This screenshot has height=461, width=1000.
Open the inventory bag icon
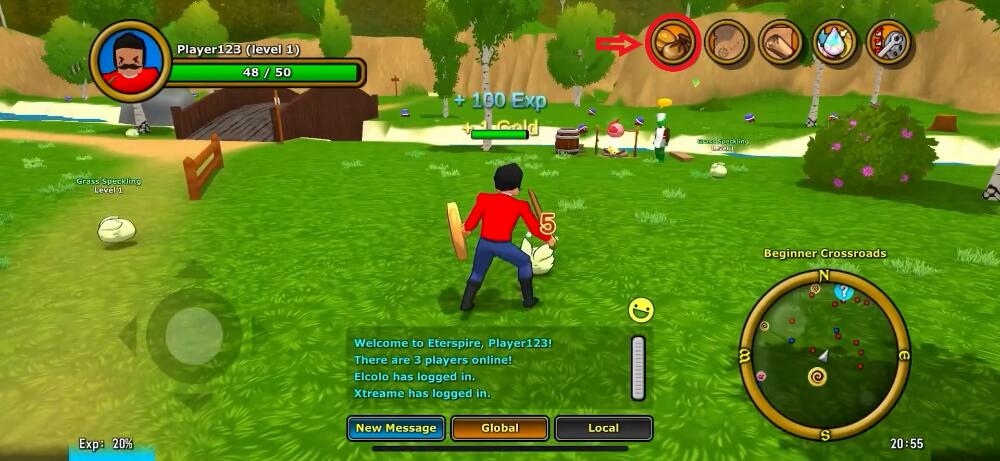coord(672,43)
